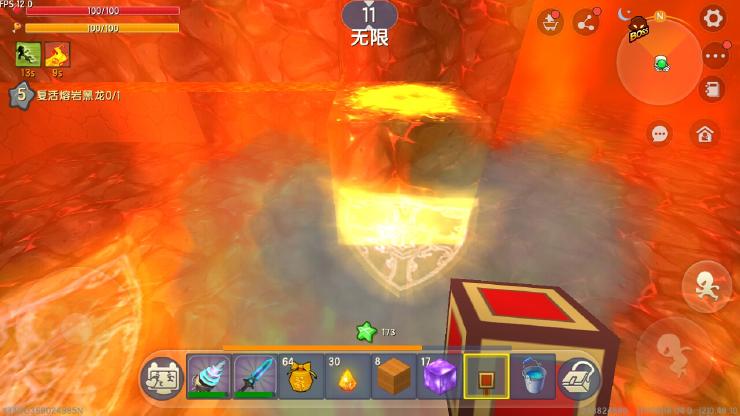Select the orange crystal hotbar slot
Screen dimensions: 740x416
[x=348, y=378]
